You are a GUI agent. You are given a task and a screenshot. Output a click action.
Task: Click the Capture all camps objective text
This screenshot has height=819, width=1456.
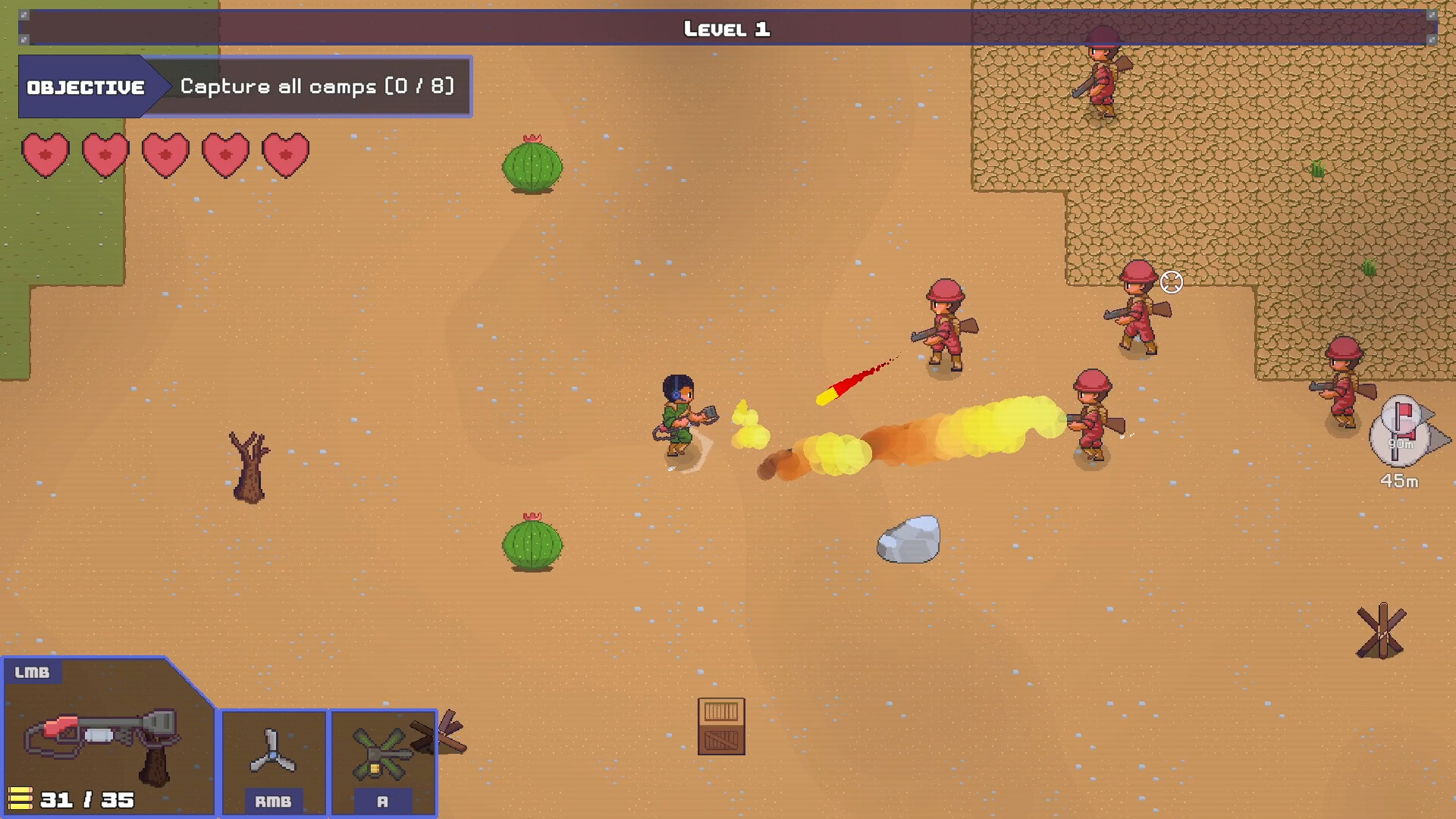coord(315,86)
